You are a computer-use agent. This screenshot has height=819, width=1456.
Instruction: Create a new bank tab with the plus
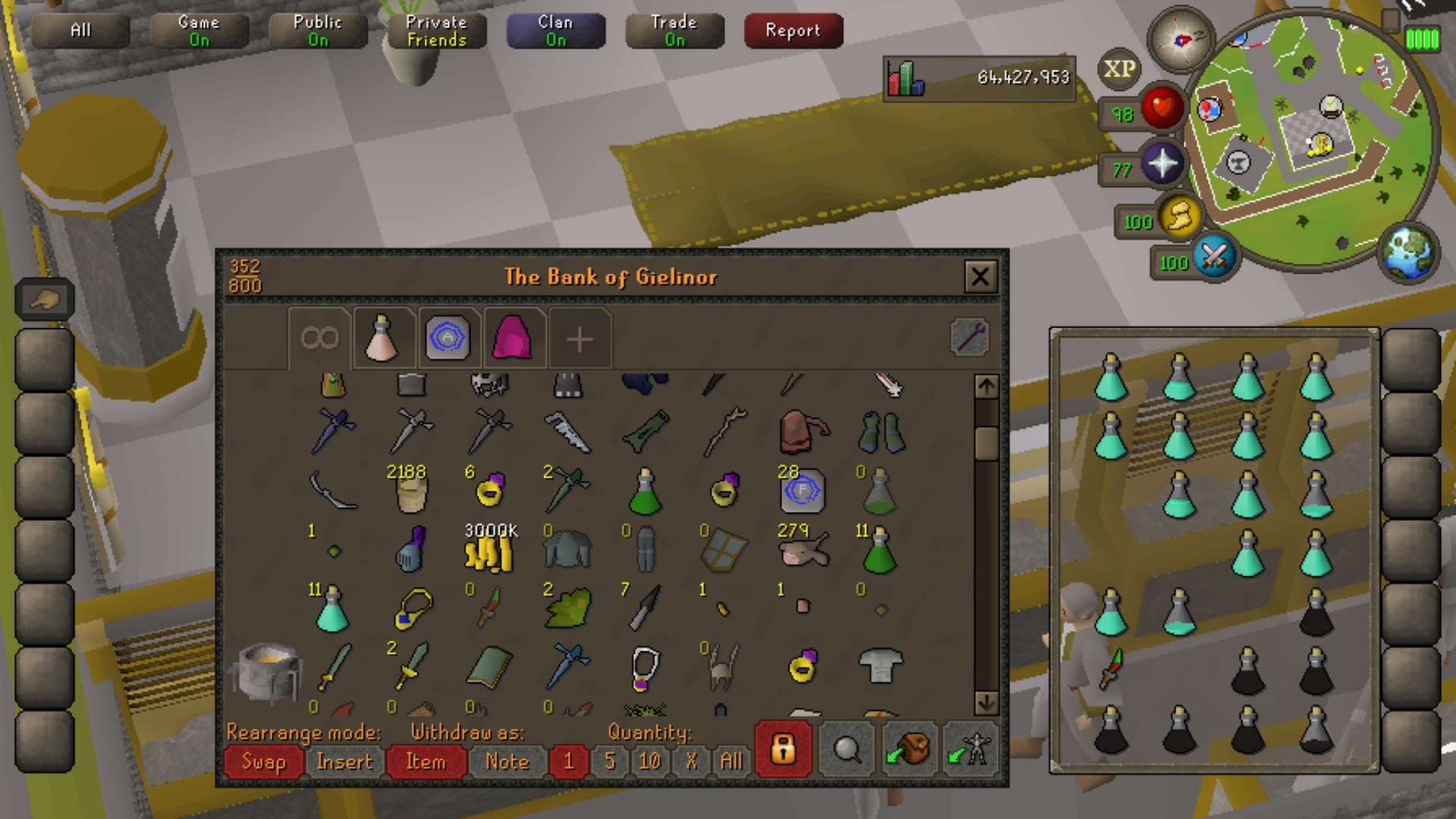click(x=579, y=339)
